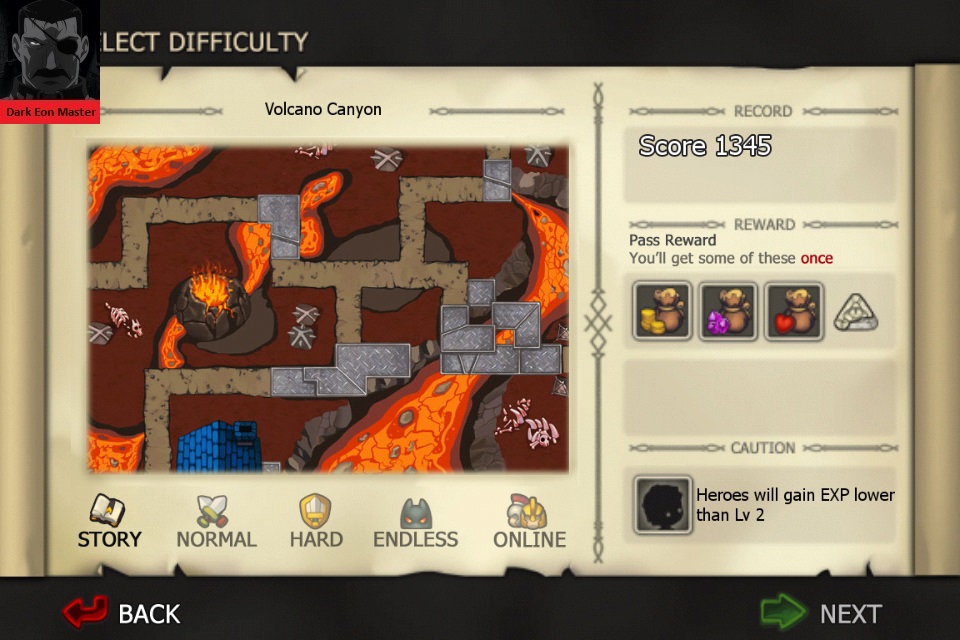Select the dark hero silhouette caution icon
Screen dimensions: 960x640
coord(662,505)
